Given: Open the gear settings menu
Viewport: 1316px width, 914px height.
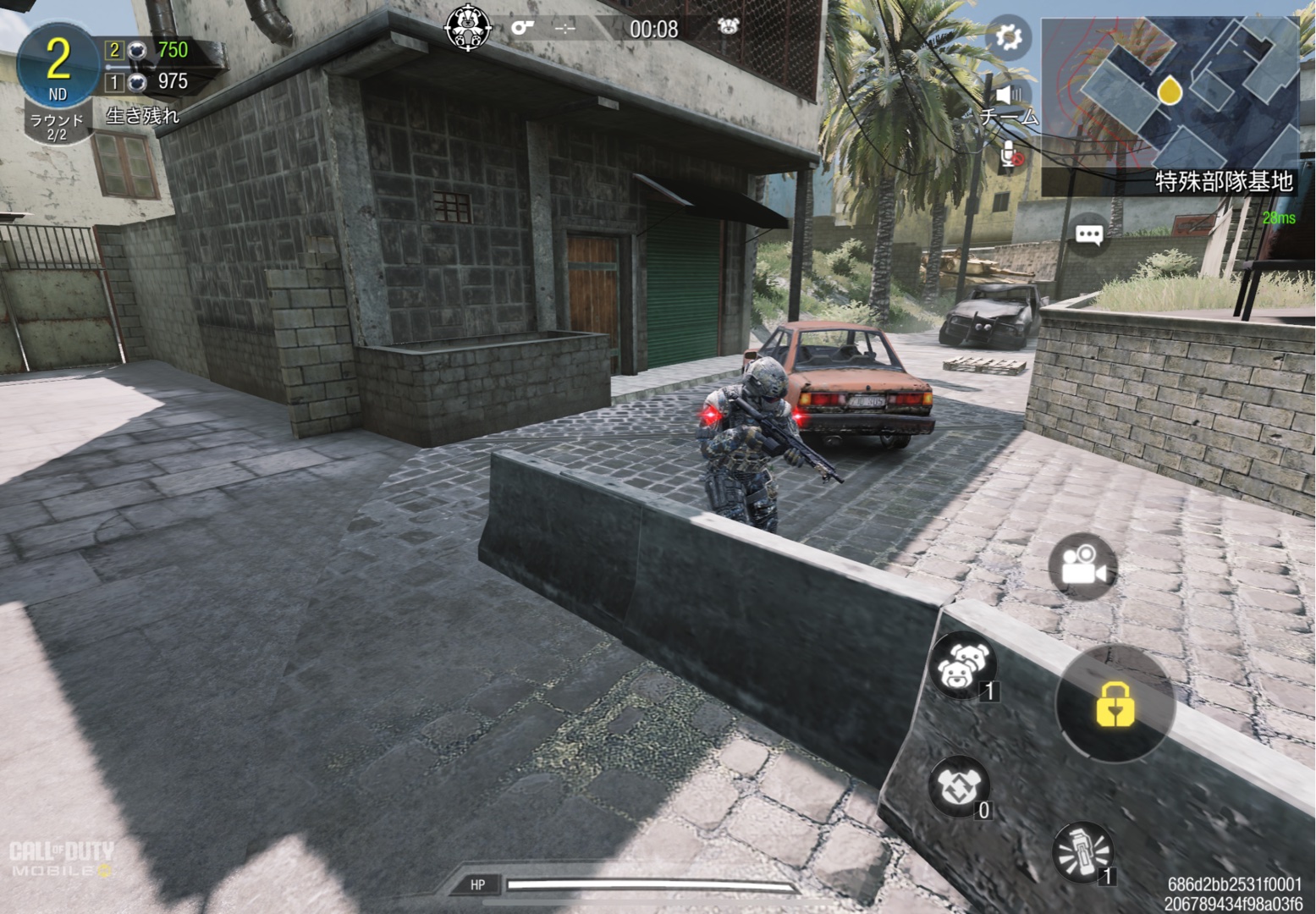Looking at the screenshot, I should click(1008, 37).
